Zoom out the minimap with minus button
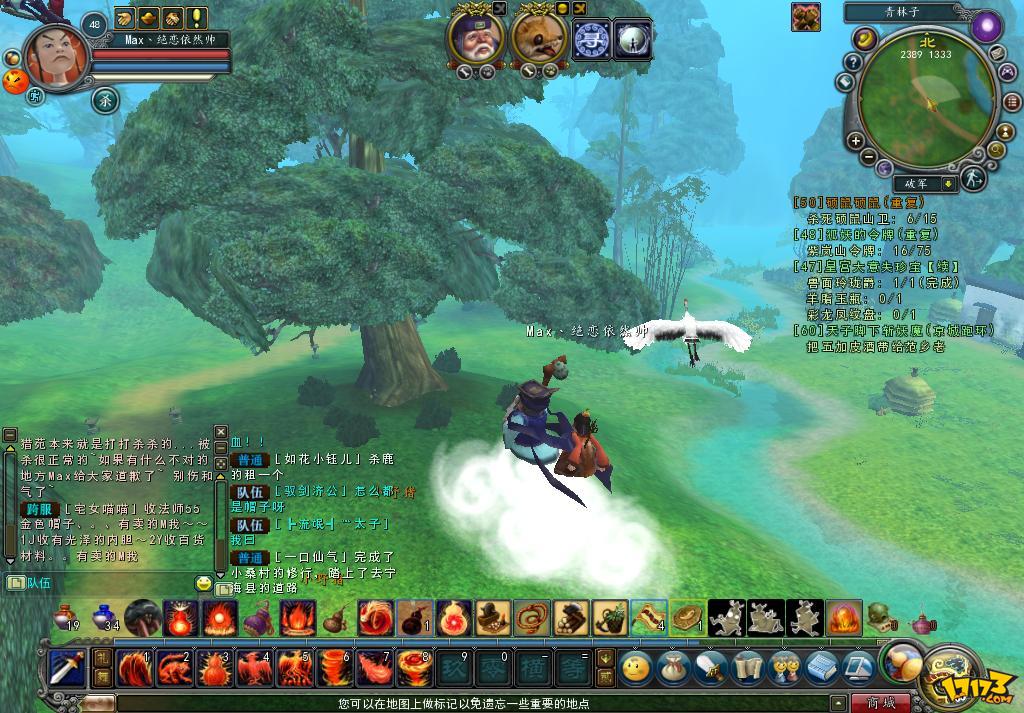 [869, 157]
